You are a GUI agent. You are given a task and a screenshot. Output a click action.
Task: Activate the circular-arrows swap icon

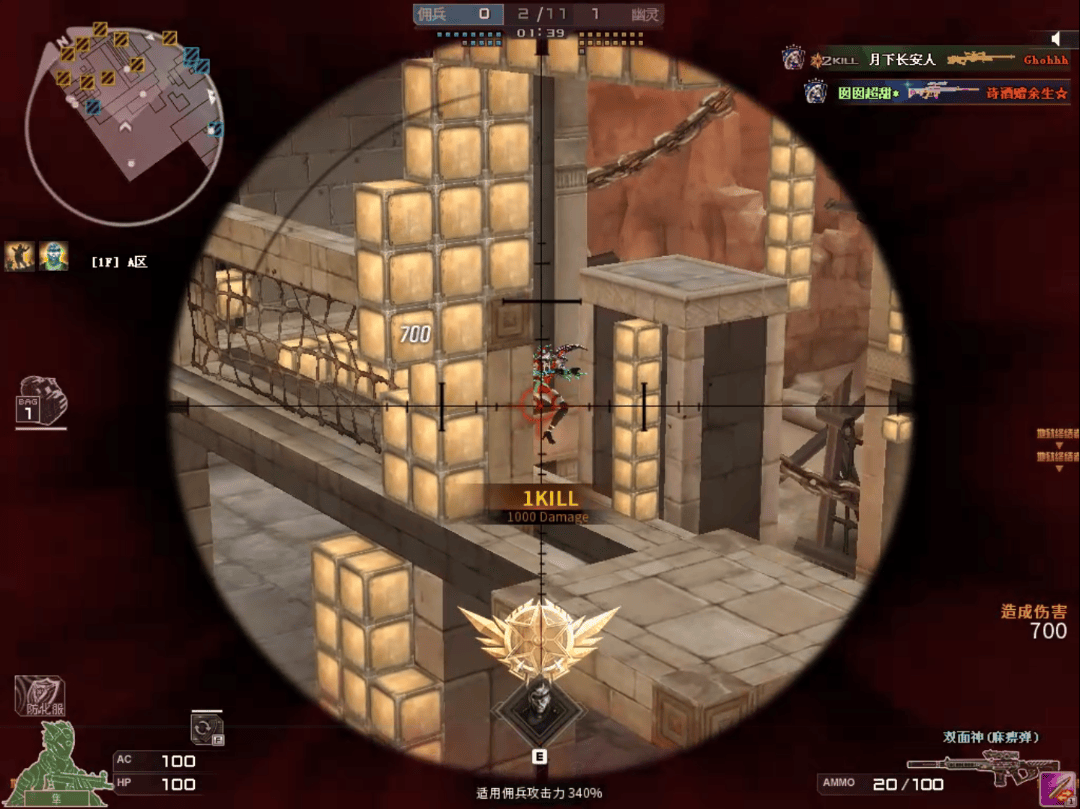point(207,727)
